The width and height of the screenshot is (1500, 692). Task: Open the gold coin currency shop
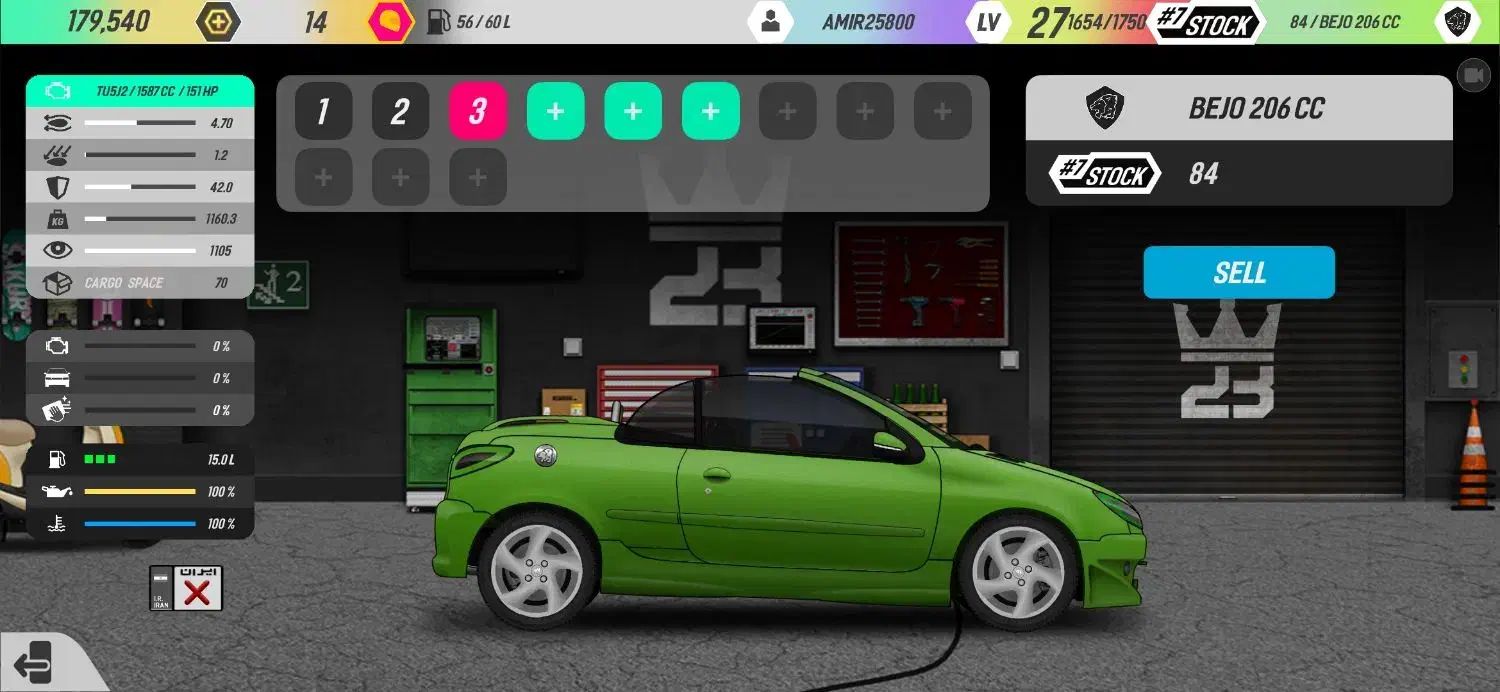(218, 22)
